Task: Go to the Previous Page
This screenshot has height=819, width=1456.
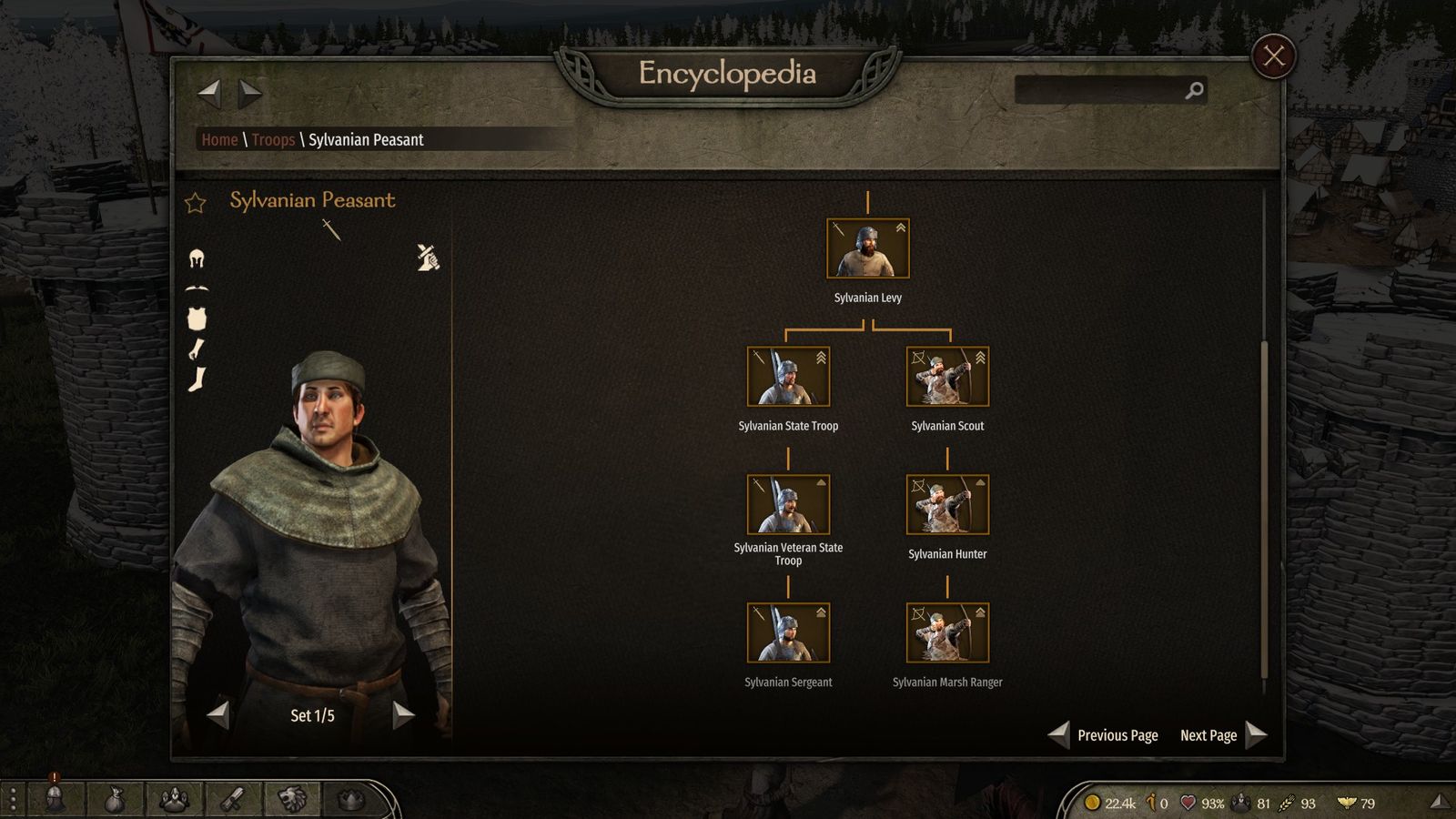Action: [x=1105, y=735]
